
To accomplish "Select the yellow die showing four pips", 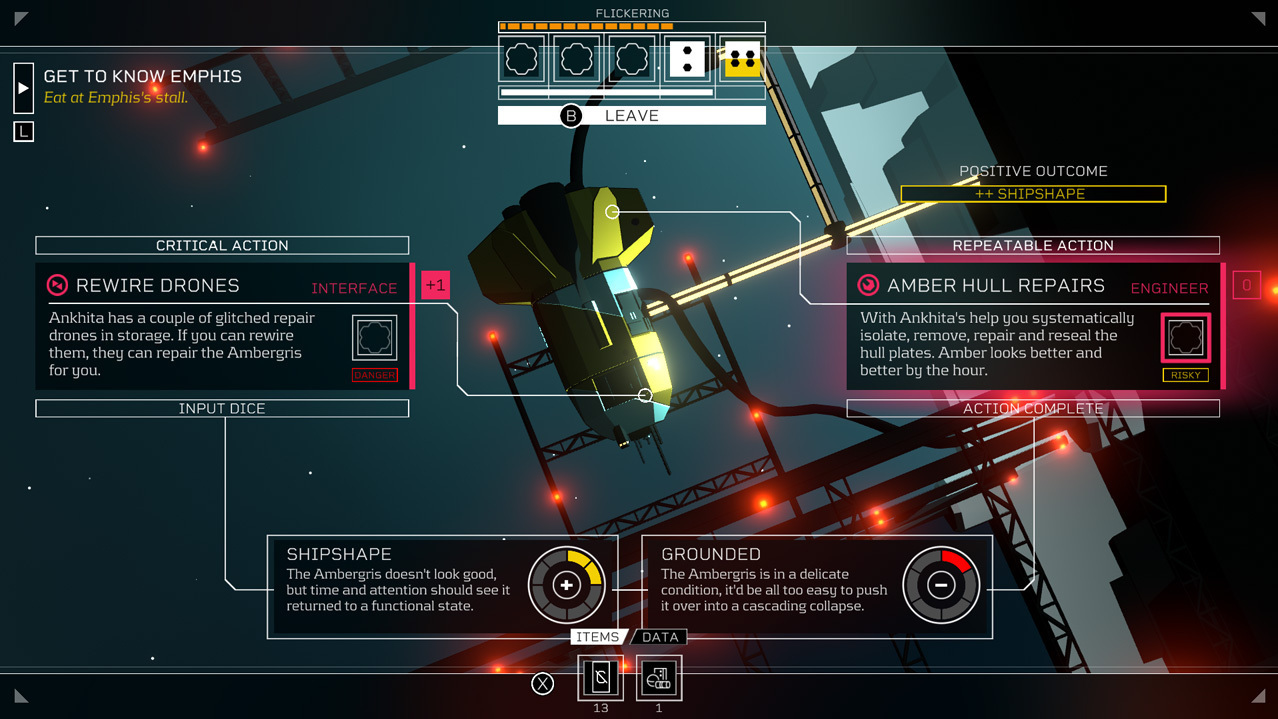I will click(742, 59).
